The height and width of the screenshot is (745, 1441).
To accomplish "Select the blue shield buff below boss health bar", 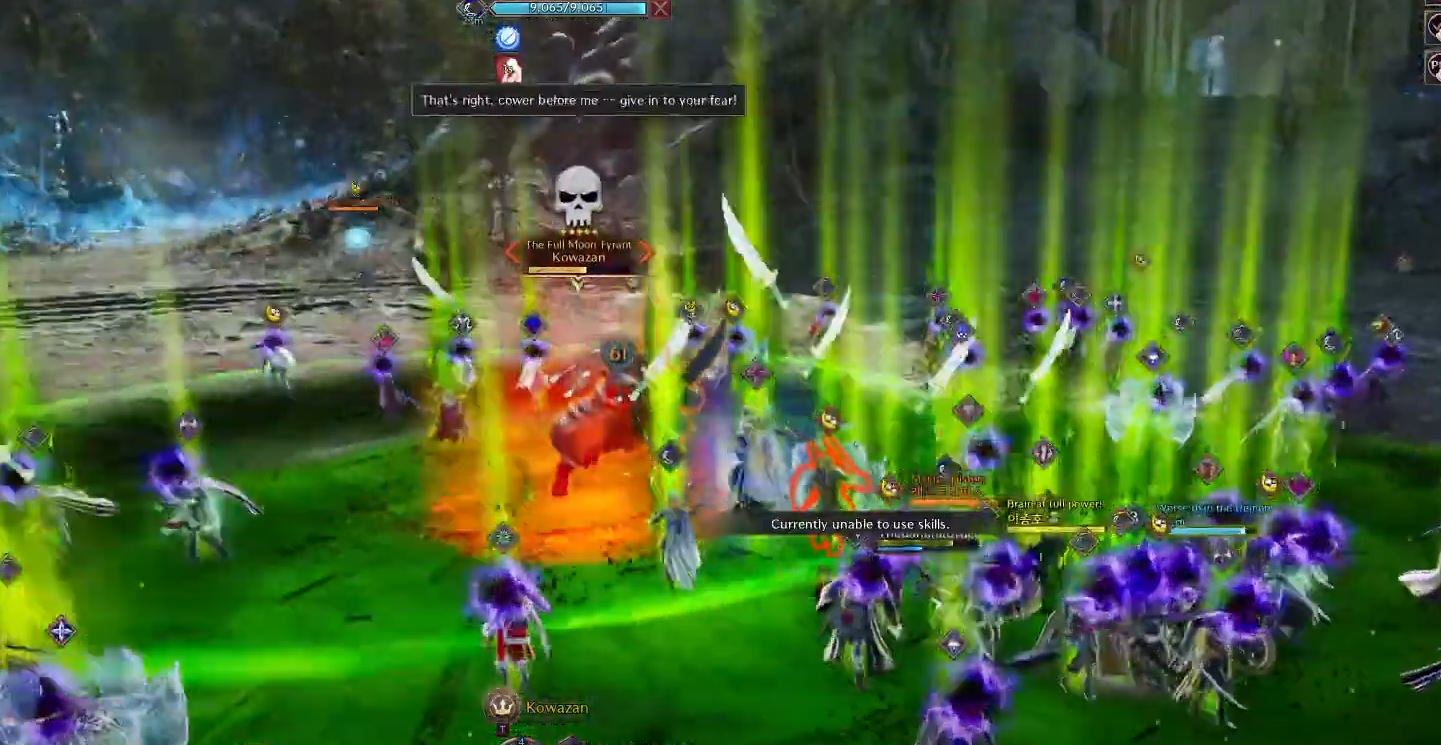I will coord(510,38).
